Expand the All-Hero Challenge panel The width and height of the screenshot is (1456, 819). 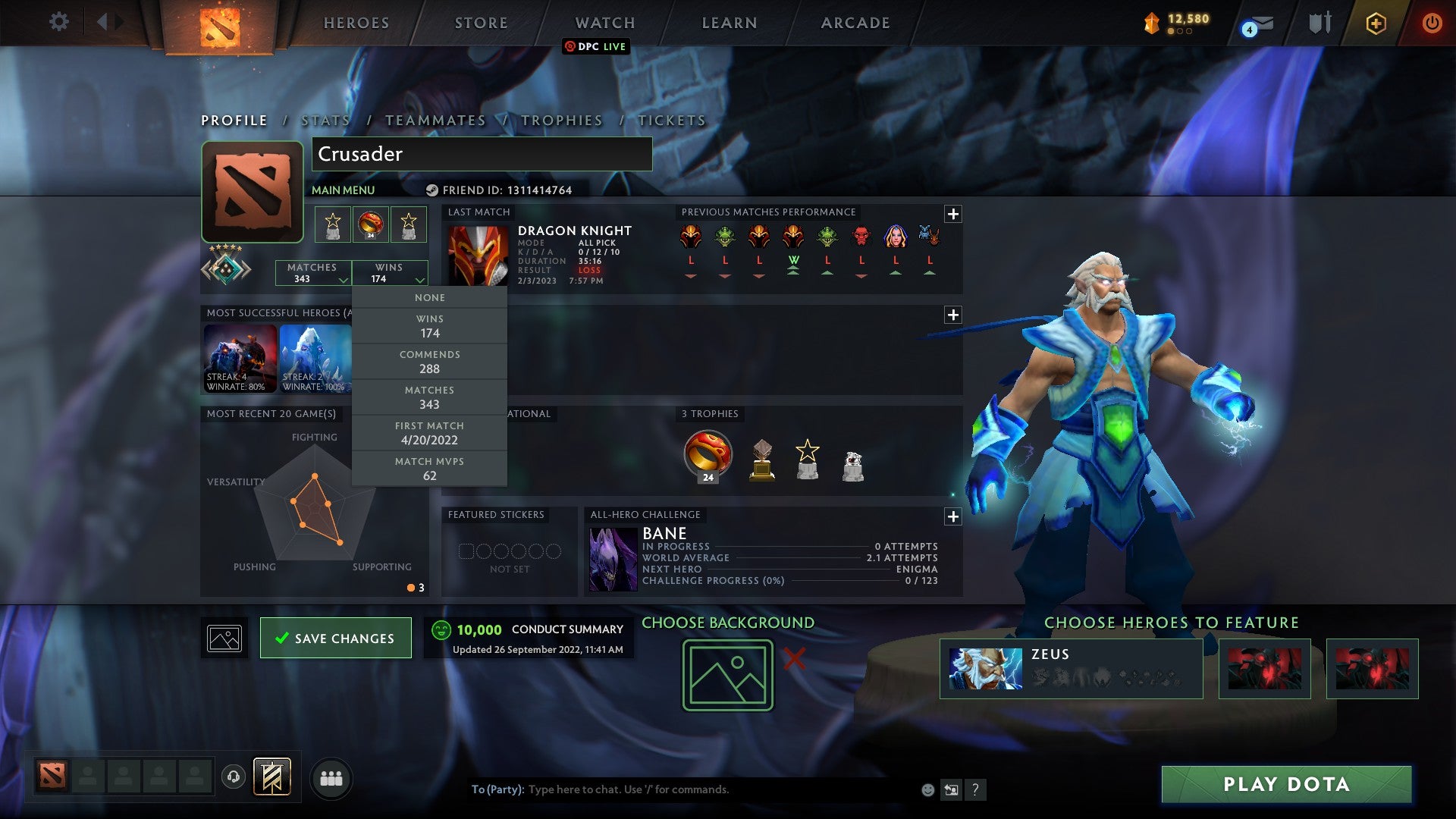[x=952, y=517]
